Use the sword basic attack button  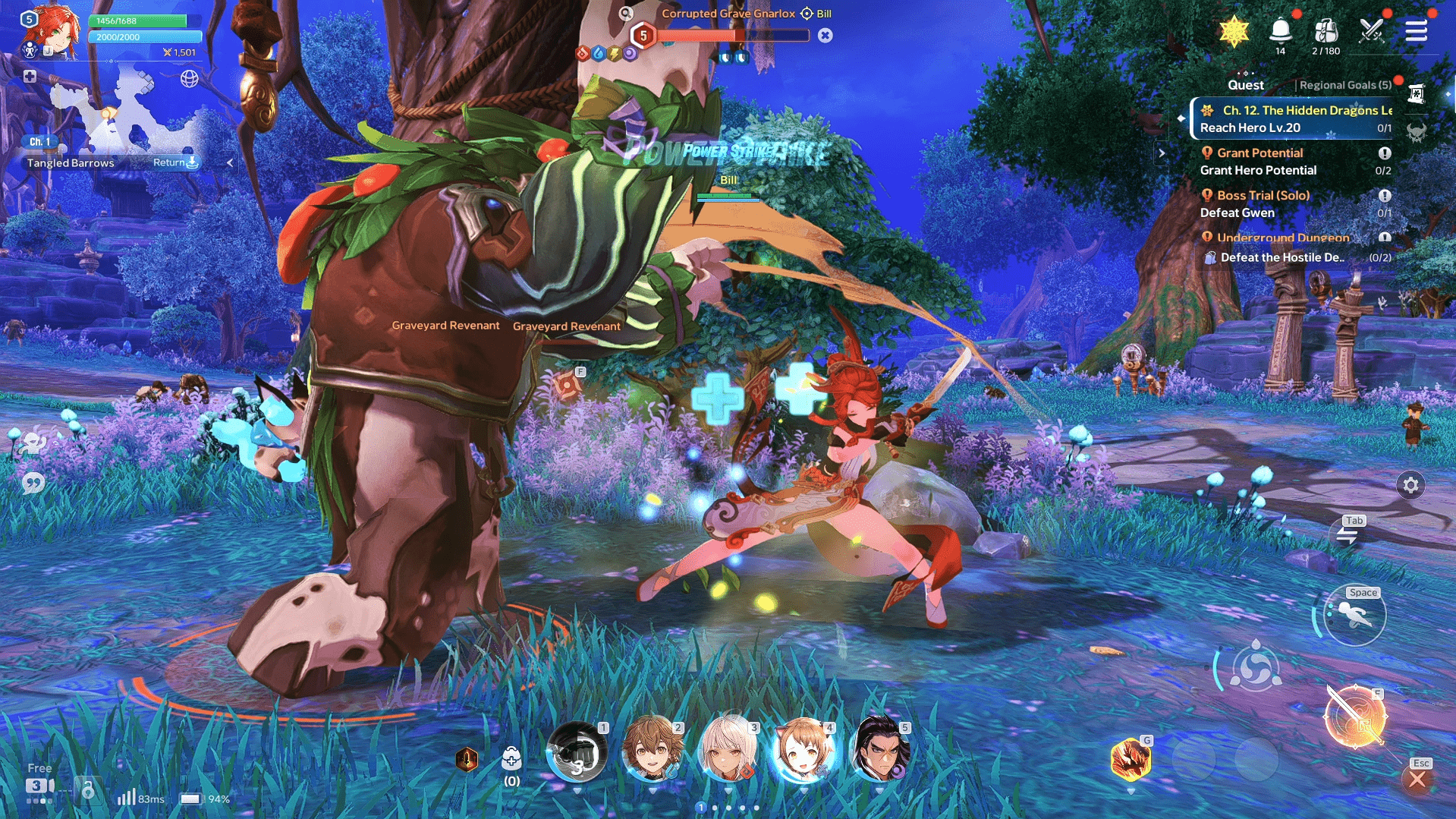tap(1355, 717)
